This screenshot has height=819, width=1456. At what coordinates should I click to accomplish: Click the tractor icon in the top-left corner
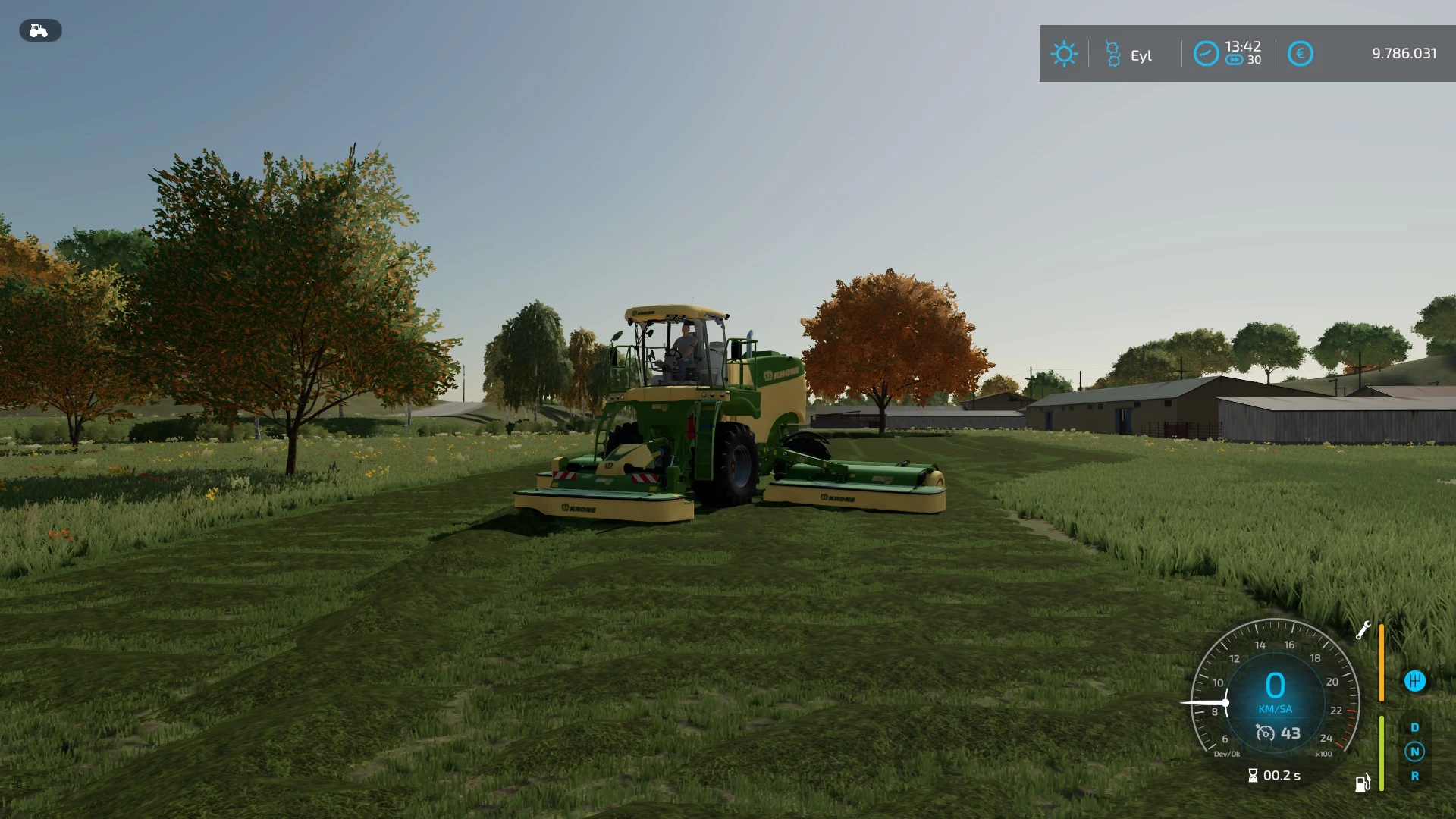(x=39, y=30)
